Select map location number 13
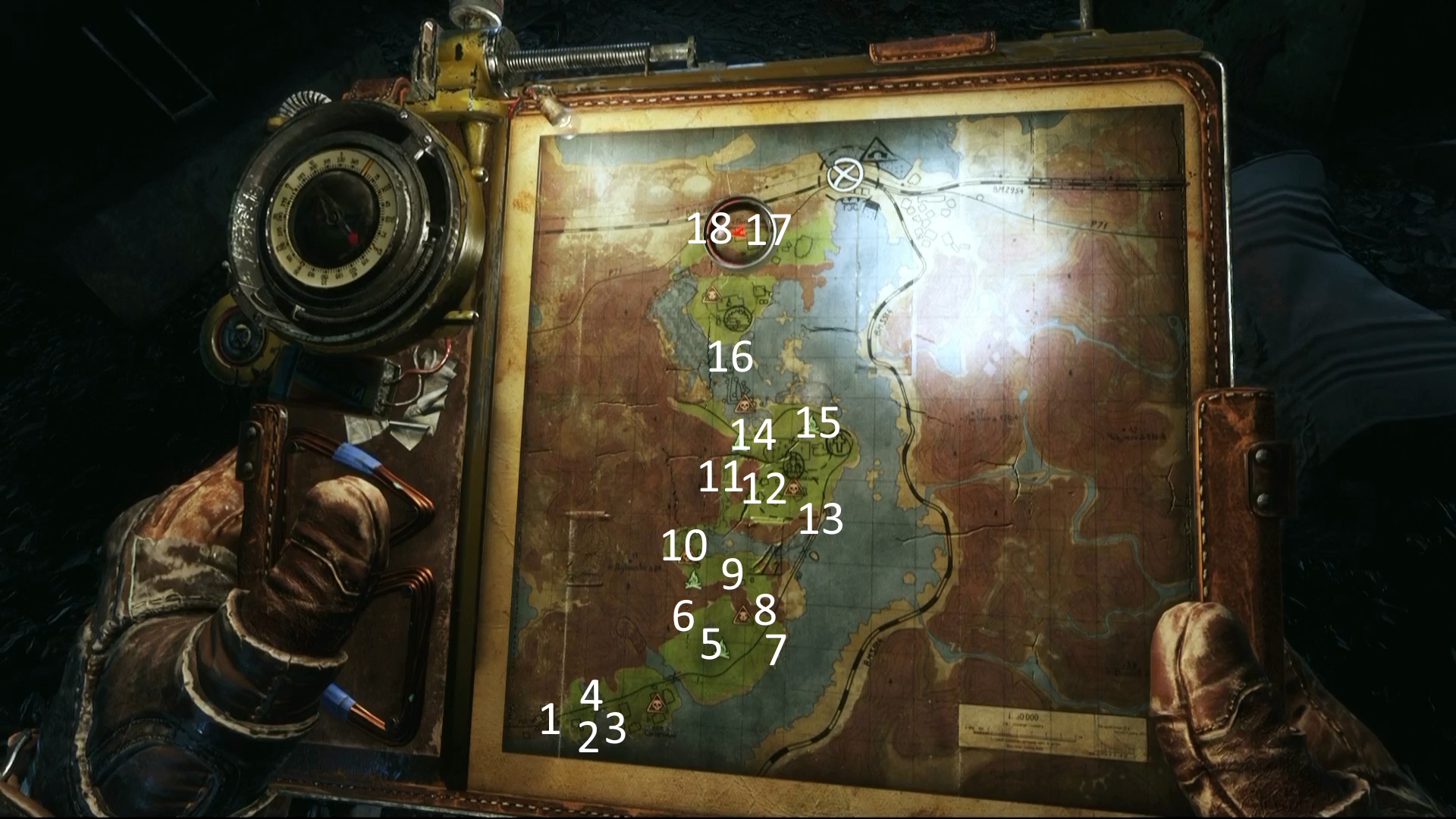 (x=821, y=519)
